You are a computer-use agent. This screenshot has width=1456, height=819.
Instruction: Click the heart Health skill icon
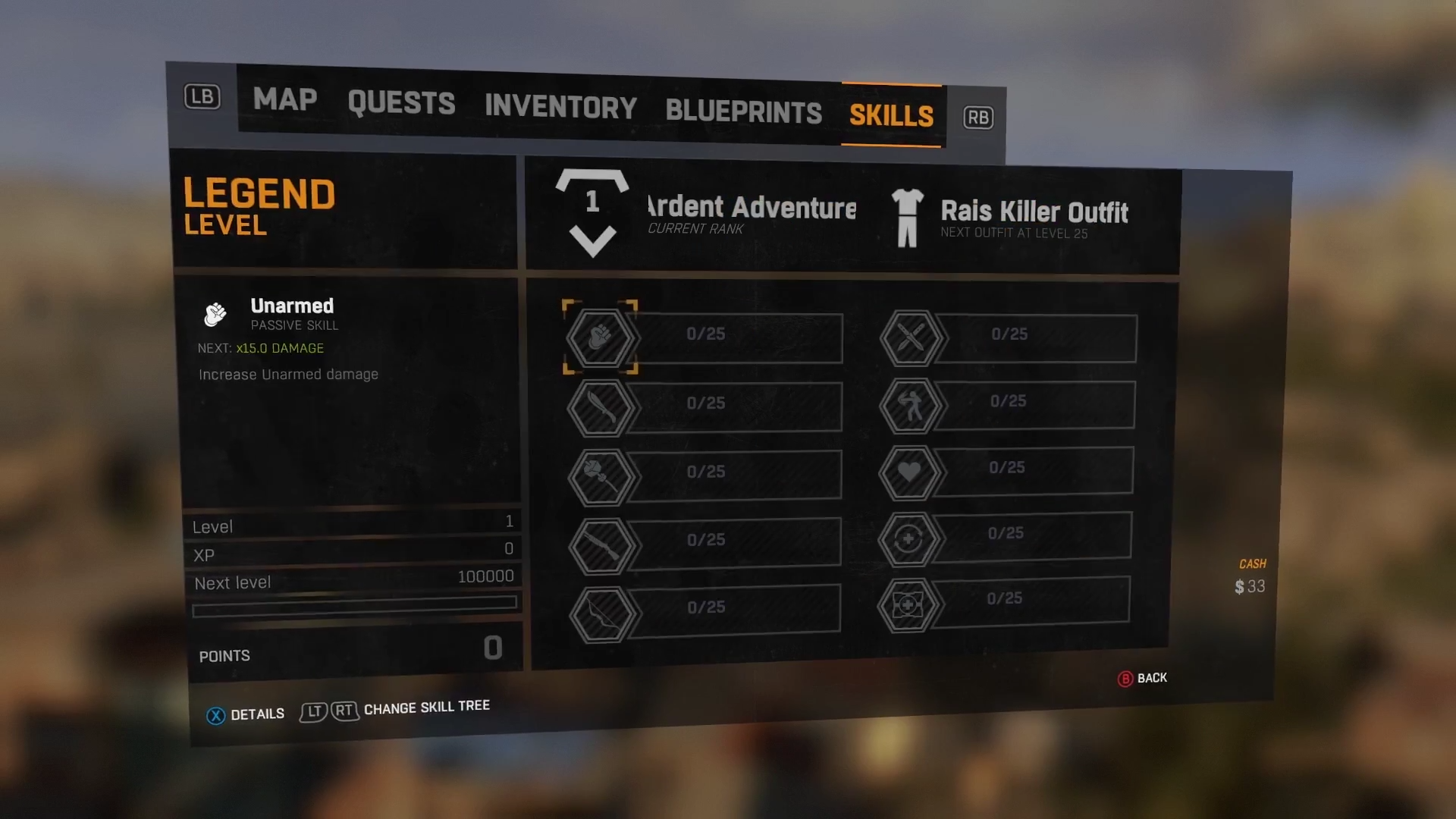(x=910, y=470)
